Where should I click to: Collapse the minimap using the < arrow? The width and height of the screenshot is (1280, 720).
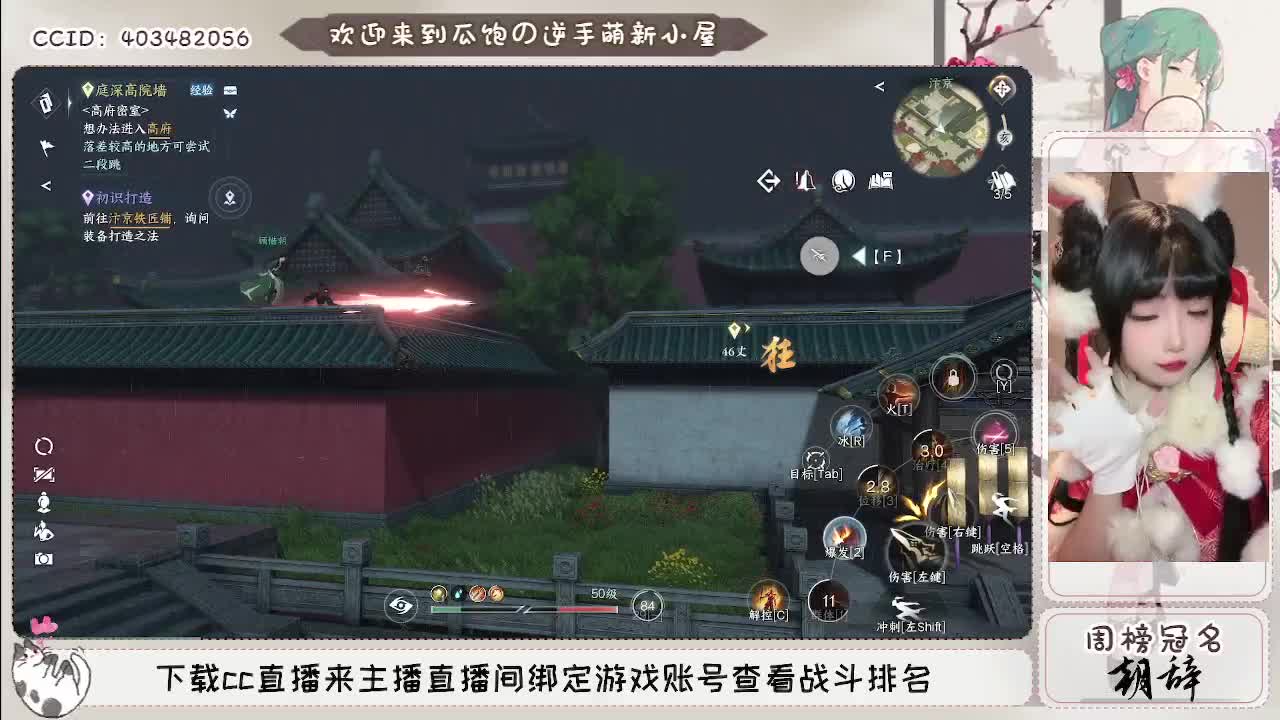879,86
